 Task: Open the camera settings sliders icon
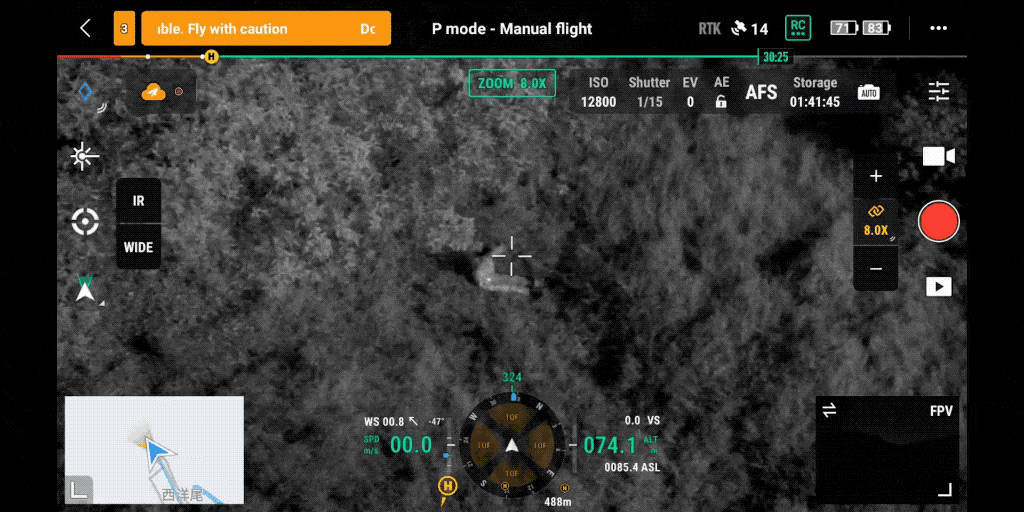coord(939,92)
